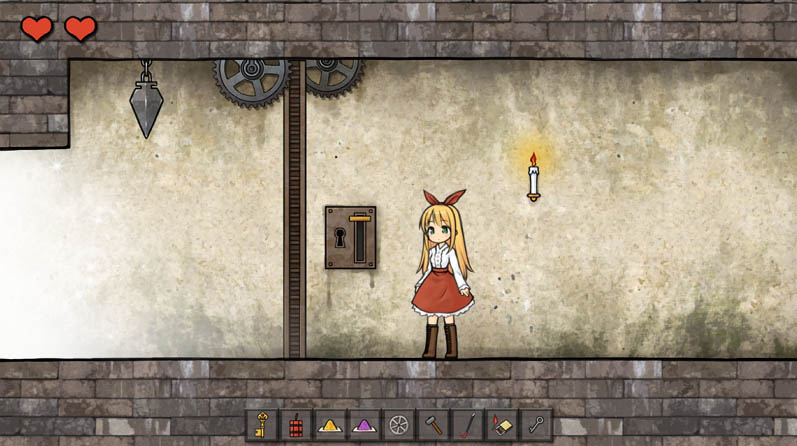Select the small silver key slot

click(x=535, y=424)
